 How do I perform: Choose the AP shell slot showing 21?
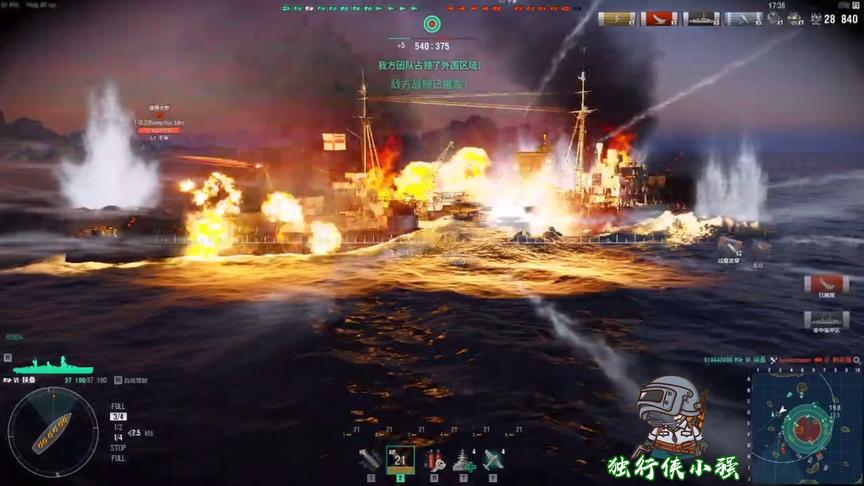[401, 459]
